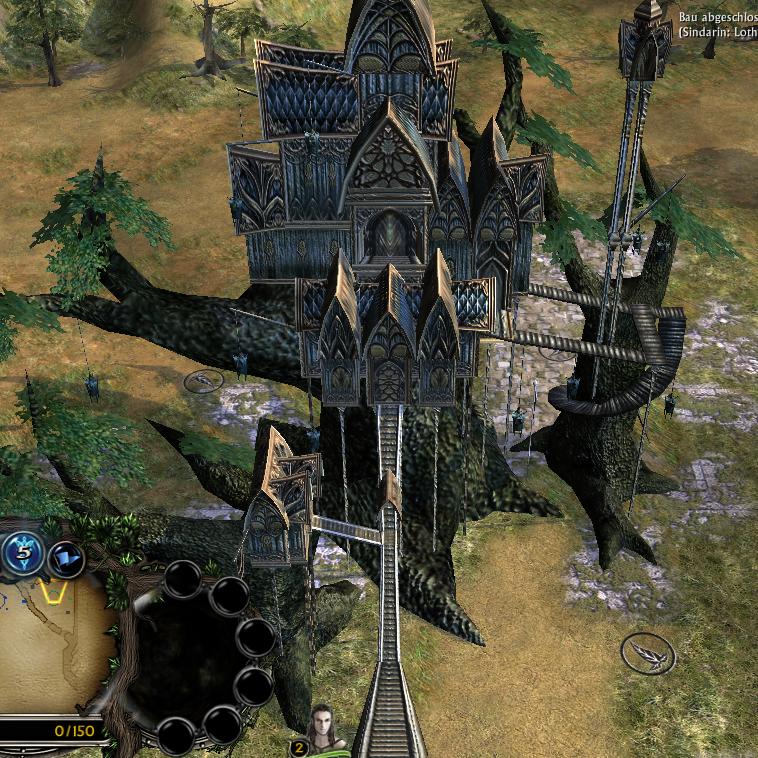Open the spellbook powers button showing 5

pos(21,553)
